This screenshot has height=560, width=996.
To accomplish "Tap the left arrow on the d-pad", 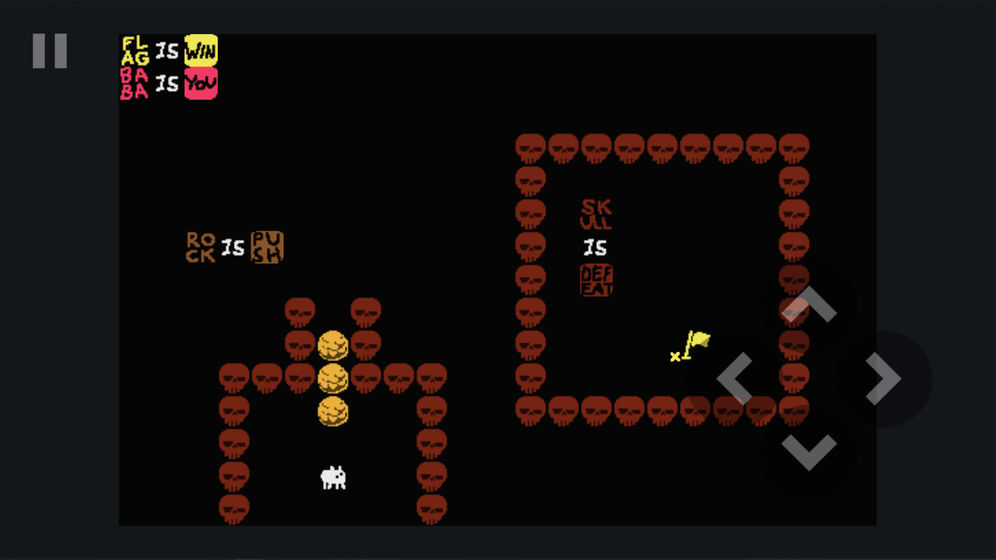I will tap(735, 379).
